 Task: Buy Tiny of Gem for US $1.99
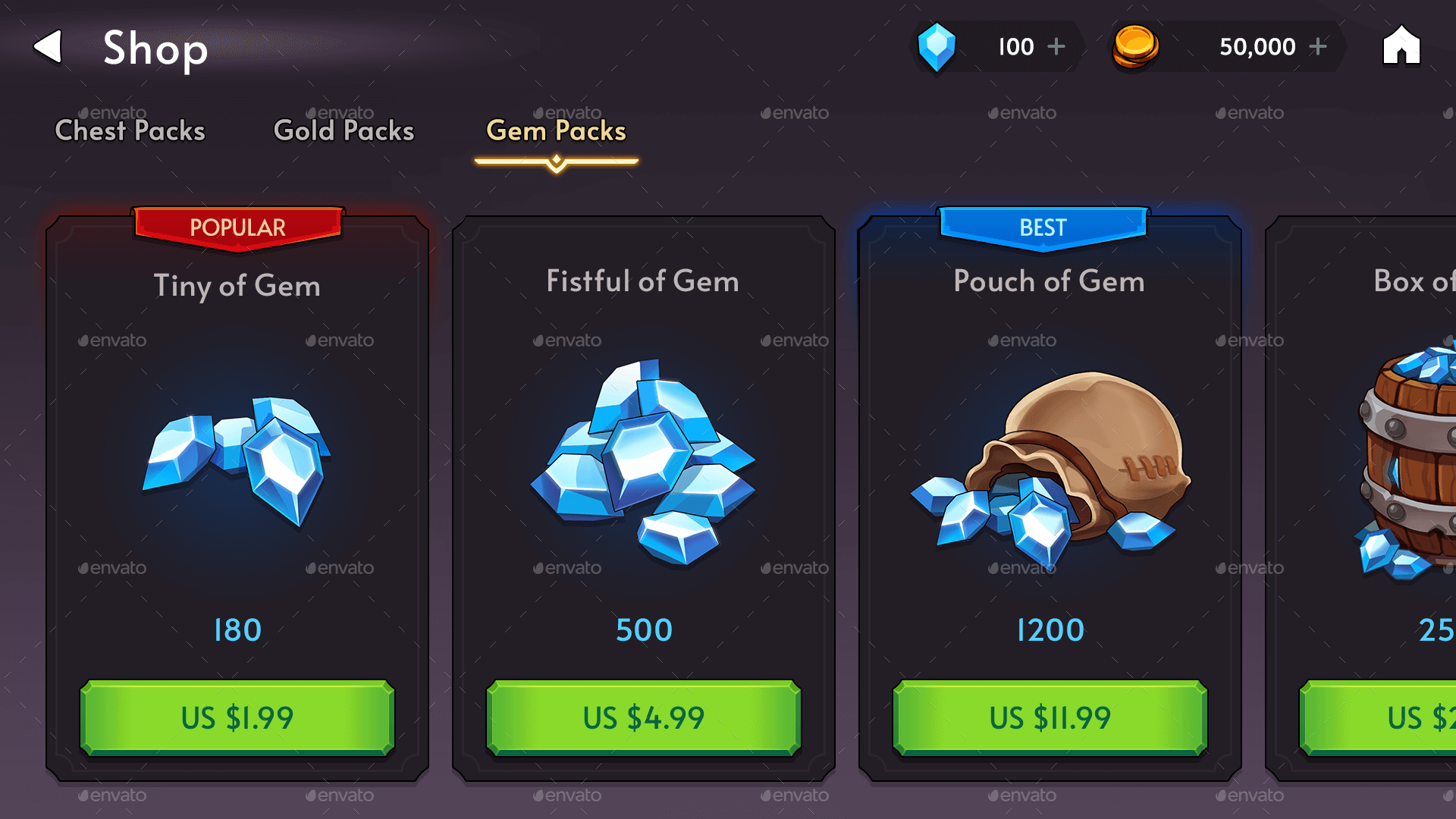coord(237,717)
